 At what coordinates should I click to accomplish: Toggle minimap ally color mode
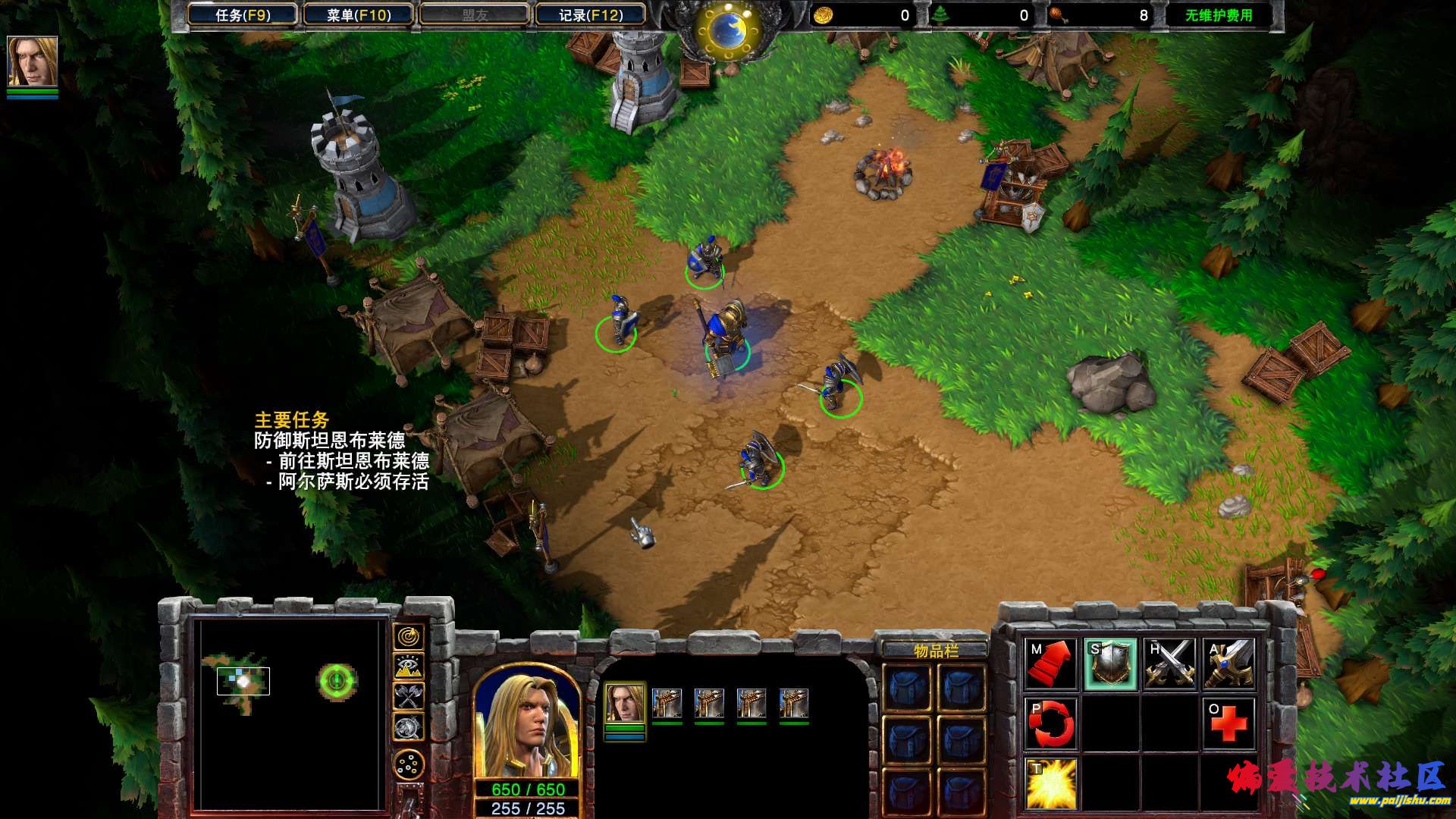tap(409, 697)
